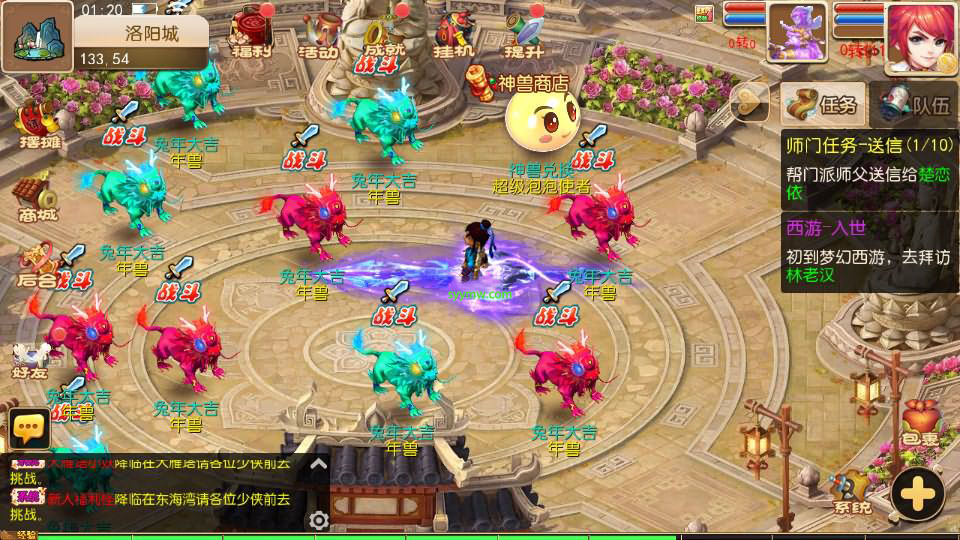Open the 好友 friends list

[32, 357]
